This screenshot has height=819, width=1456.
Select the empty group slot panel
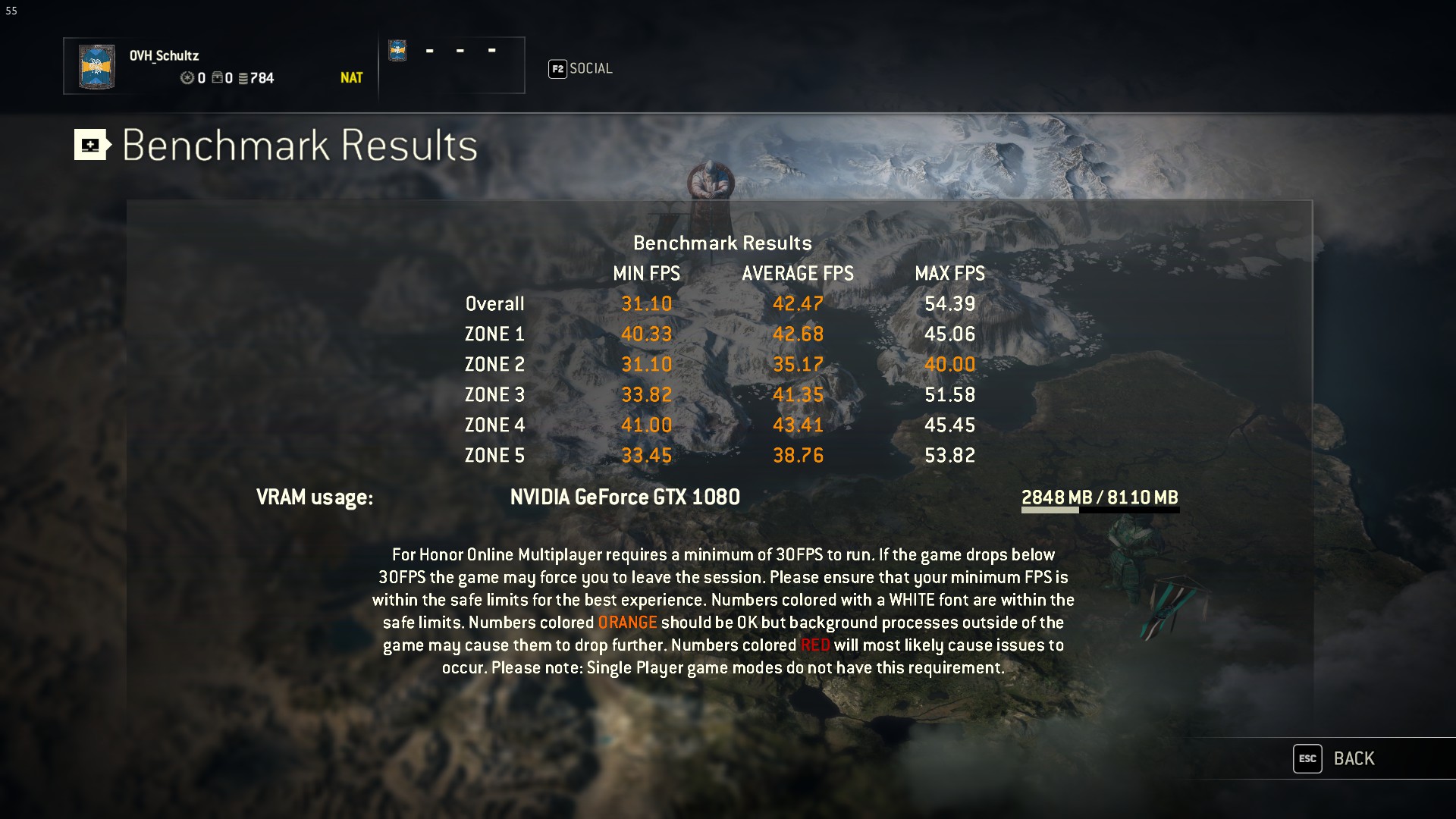(452, 65)
